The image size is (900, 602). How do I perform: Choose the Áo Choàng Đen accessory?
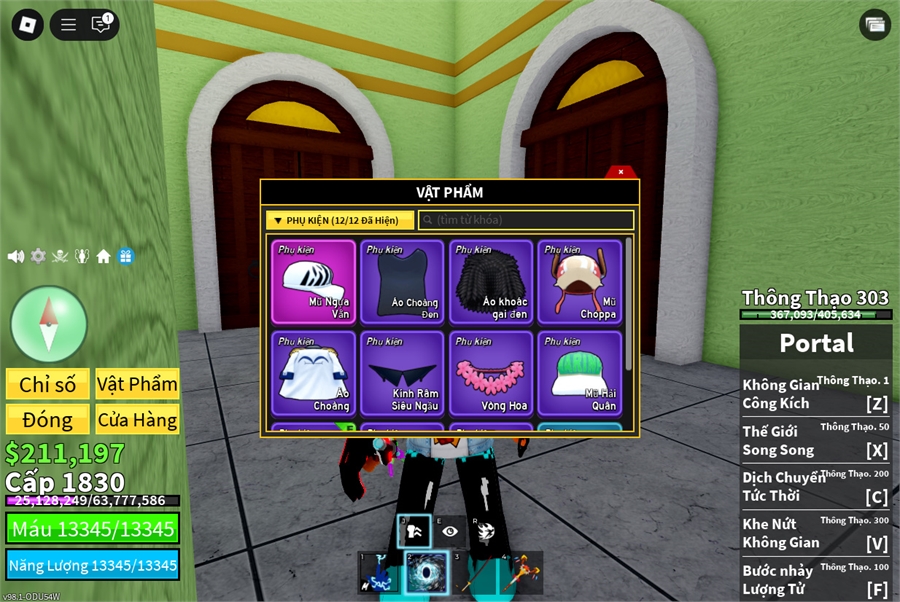pos(402,282)
